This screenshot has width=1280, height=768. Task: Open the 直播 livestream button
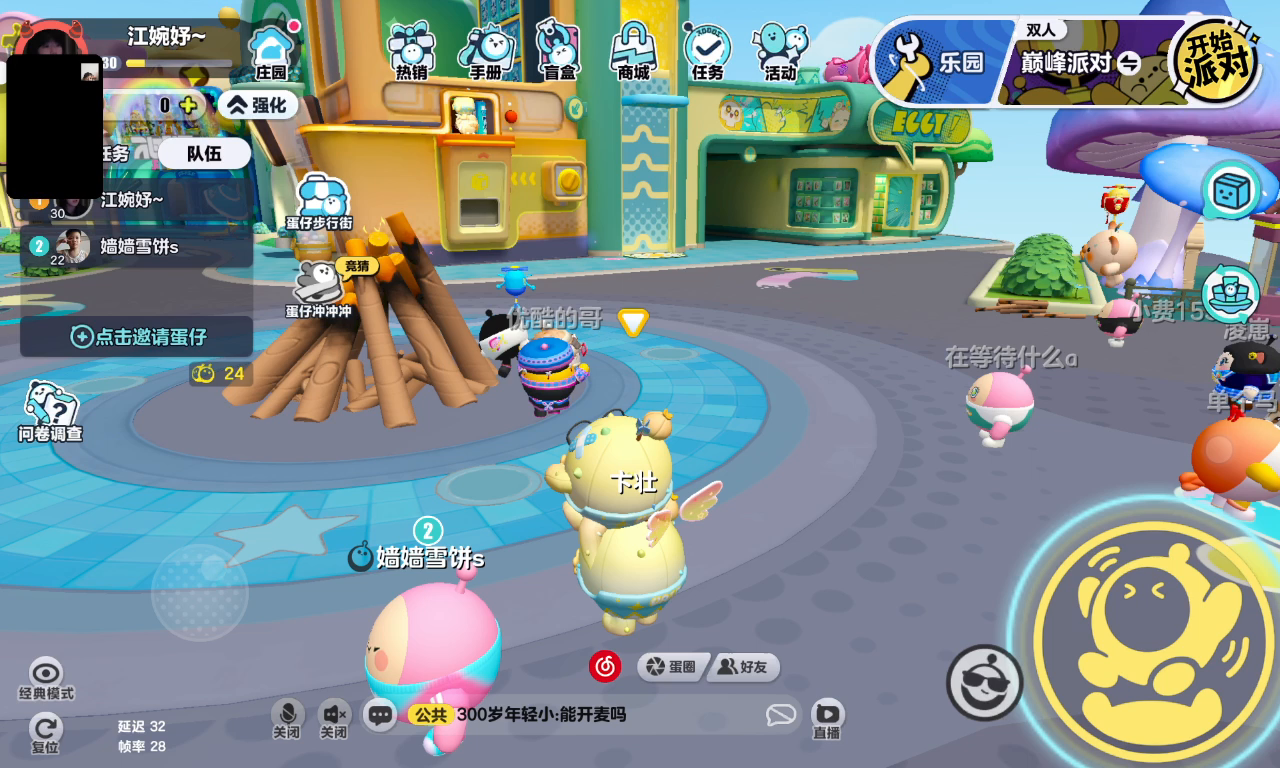(826, 717)
